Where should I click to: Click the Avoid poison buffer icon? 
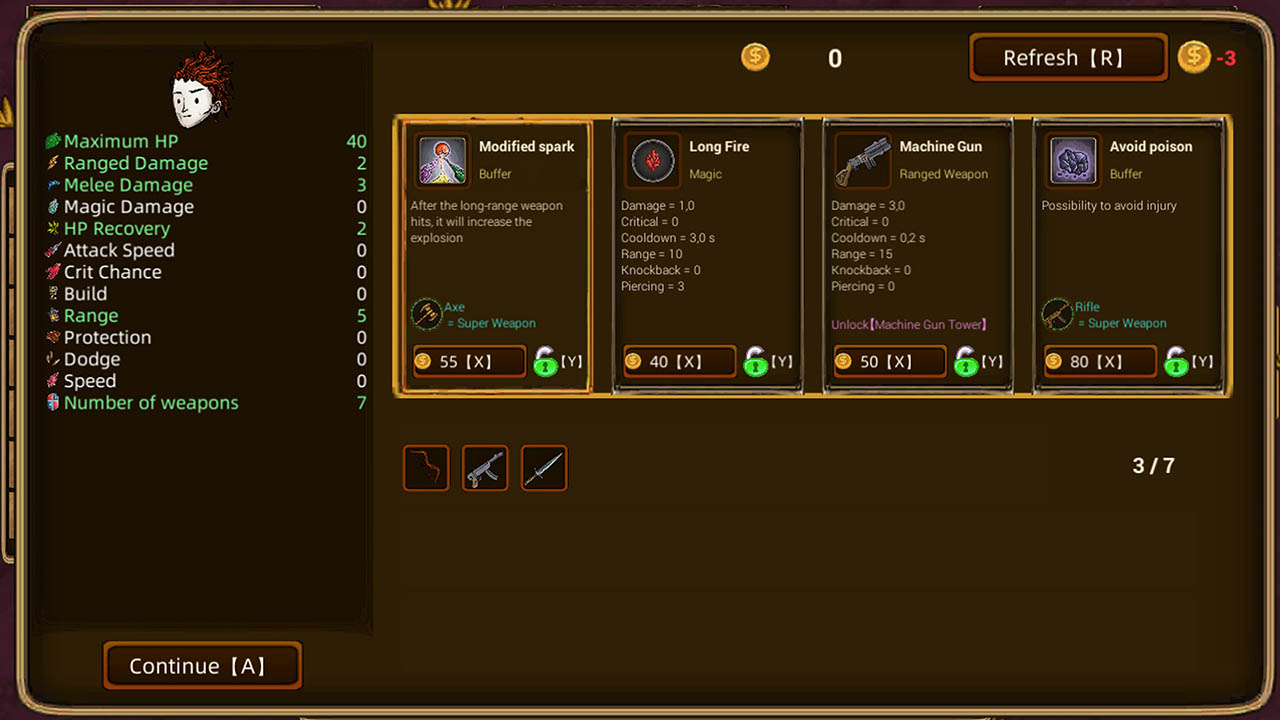tap(1072, 160)
